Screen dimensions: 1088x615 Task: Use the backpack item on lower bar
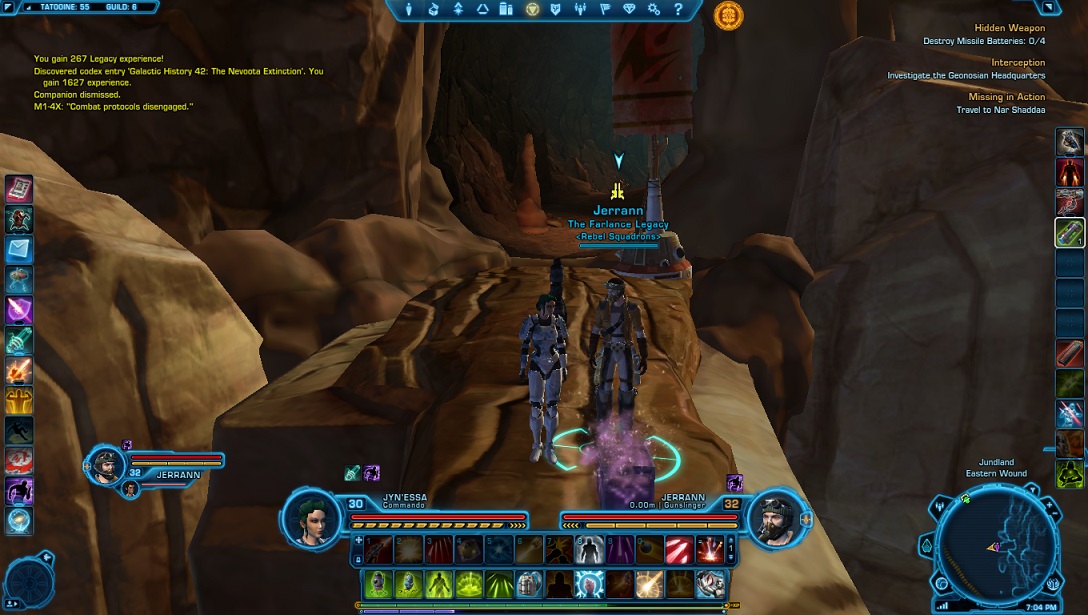click(531, 583)
